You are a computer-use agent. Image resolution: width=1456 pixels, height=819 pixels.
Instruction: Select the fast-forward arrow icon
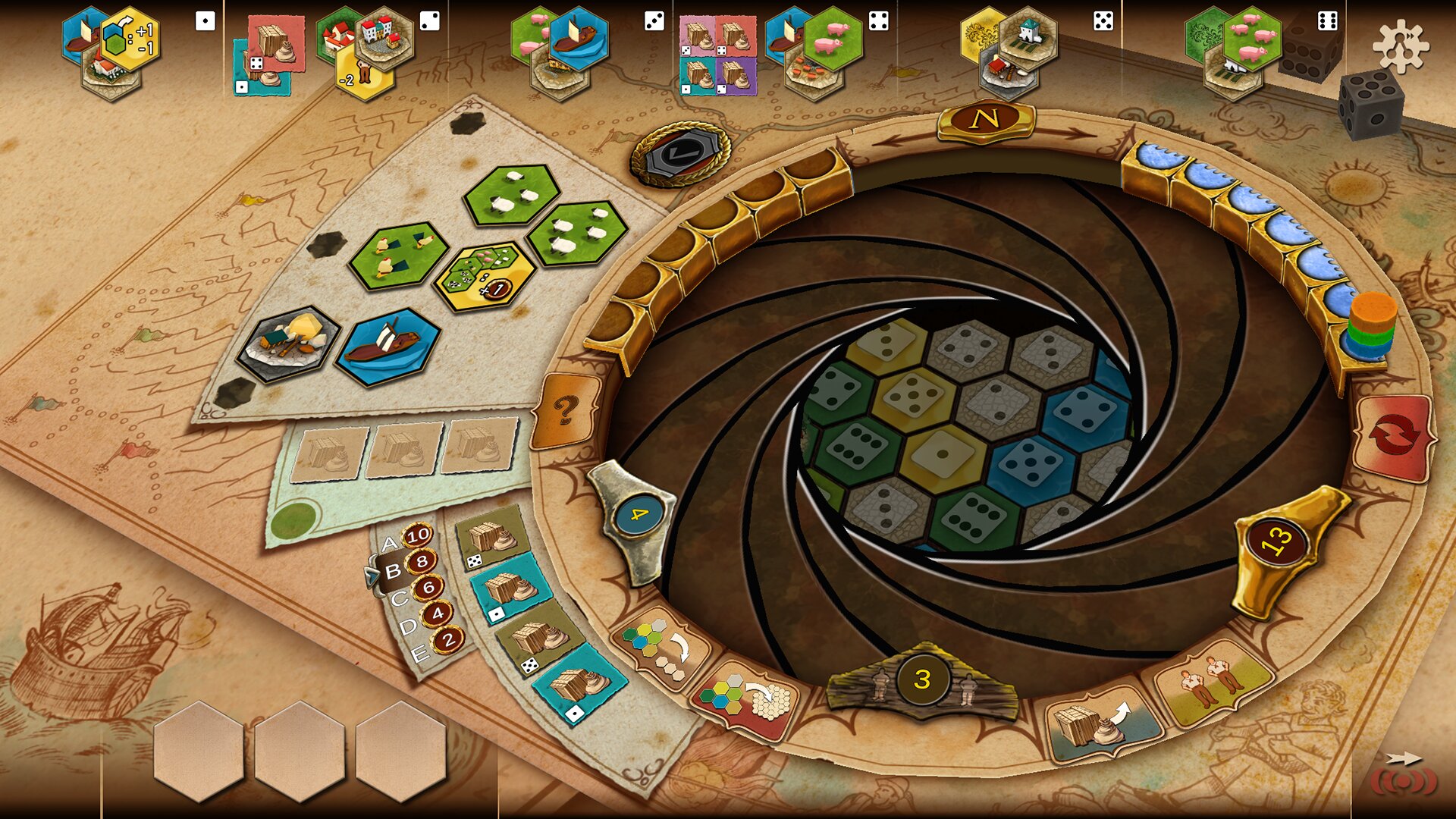coord(1403,758)
